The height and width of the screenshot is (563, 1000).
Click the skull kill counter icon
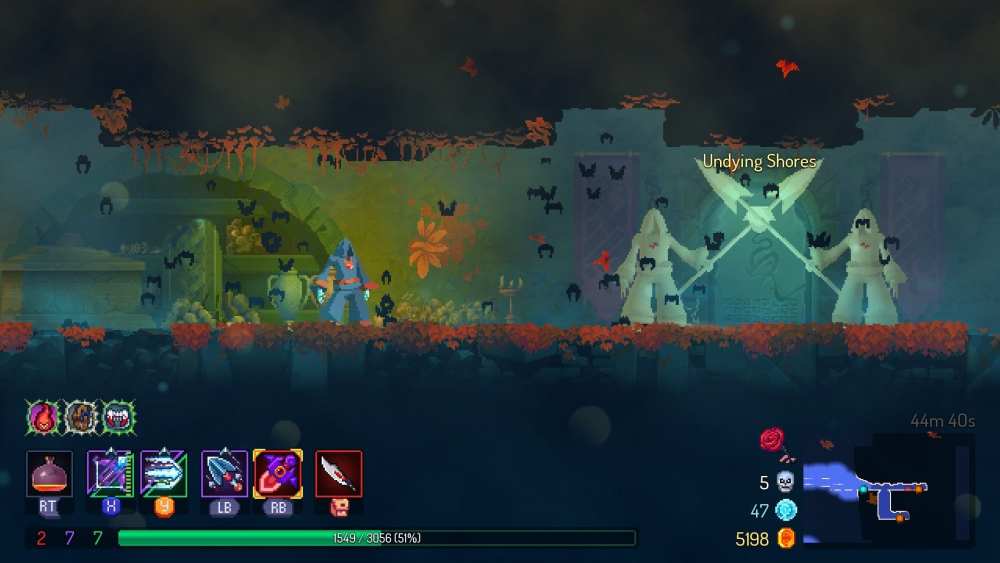(x=785, y=483)
